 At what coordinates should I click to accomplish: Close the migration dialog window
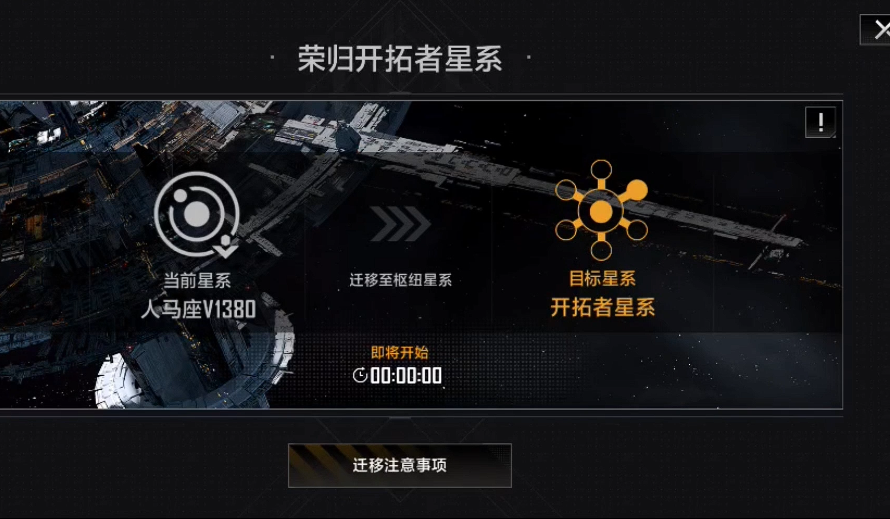point(879,30)
